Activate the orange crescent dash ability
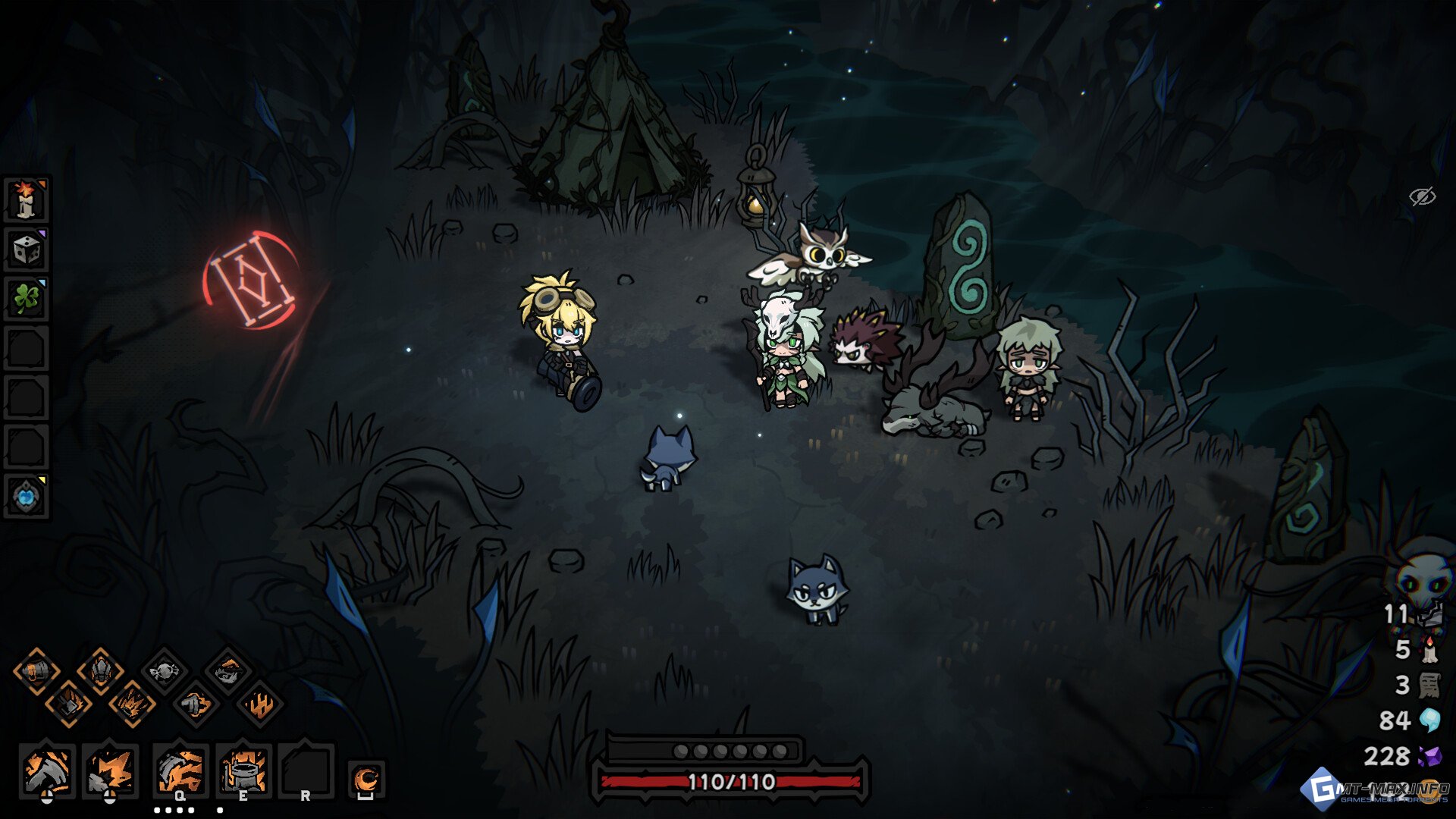Viewport: 1456px width, 819px height. (366, 779)
